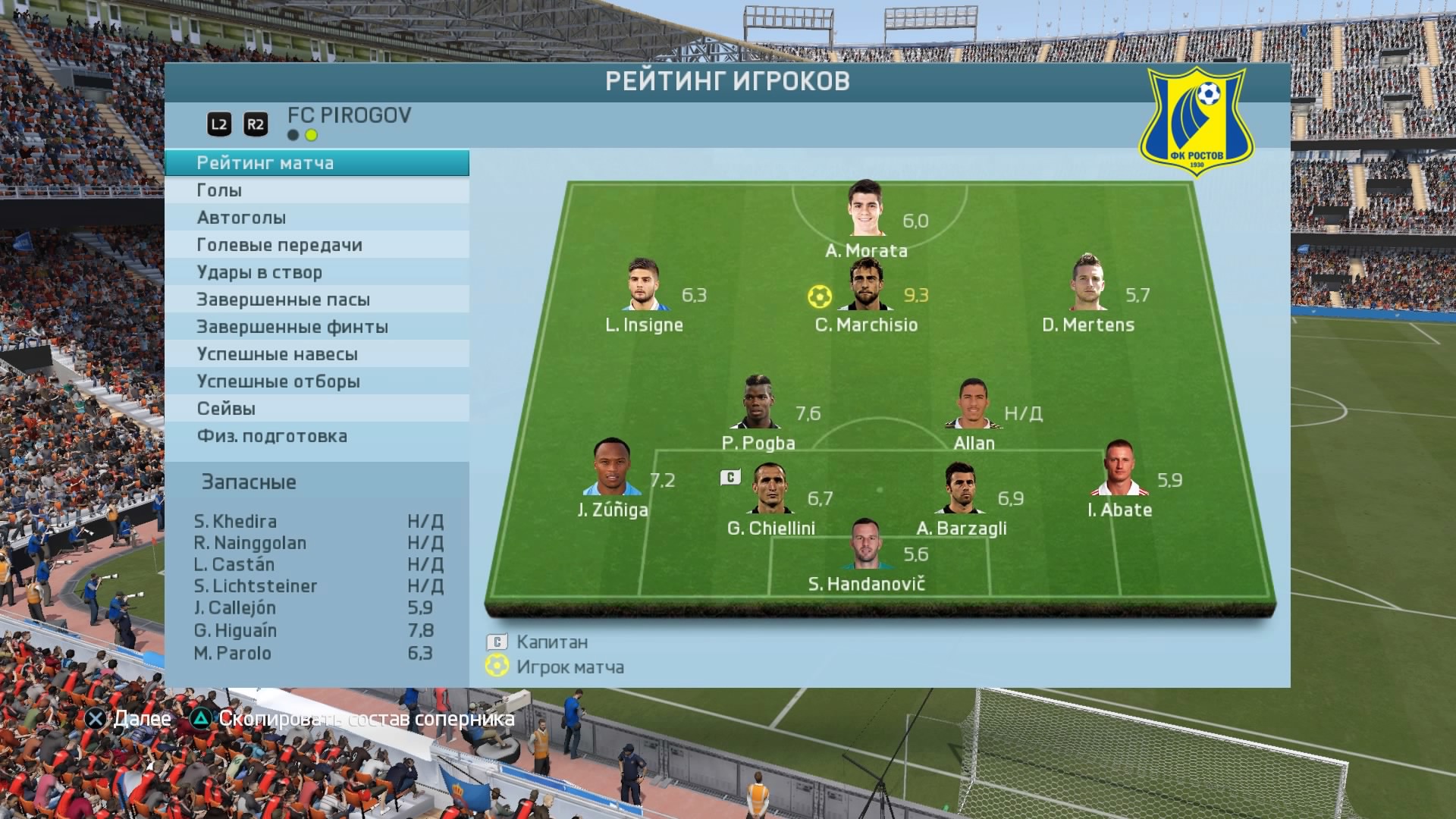1456x819 pixels.
Task: Open the Сейвы category
Action: (x=316, y=409)
